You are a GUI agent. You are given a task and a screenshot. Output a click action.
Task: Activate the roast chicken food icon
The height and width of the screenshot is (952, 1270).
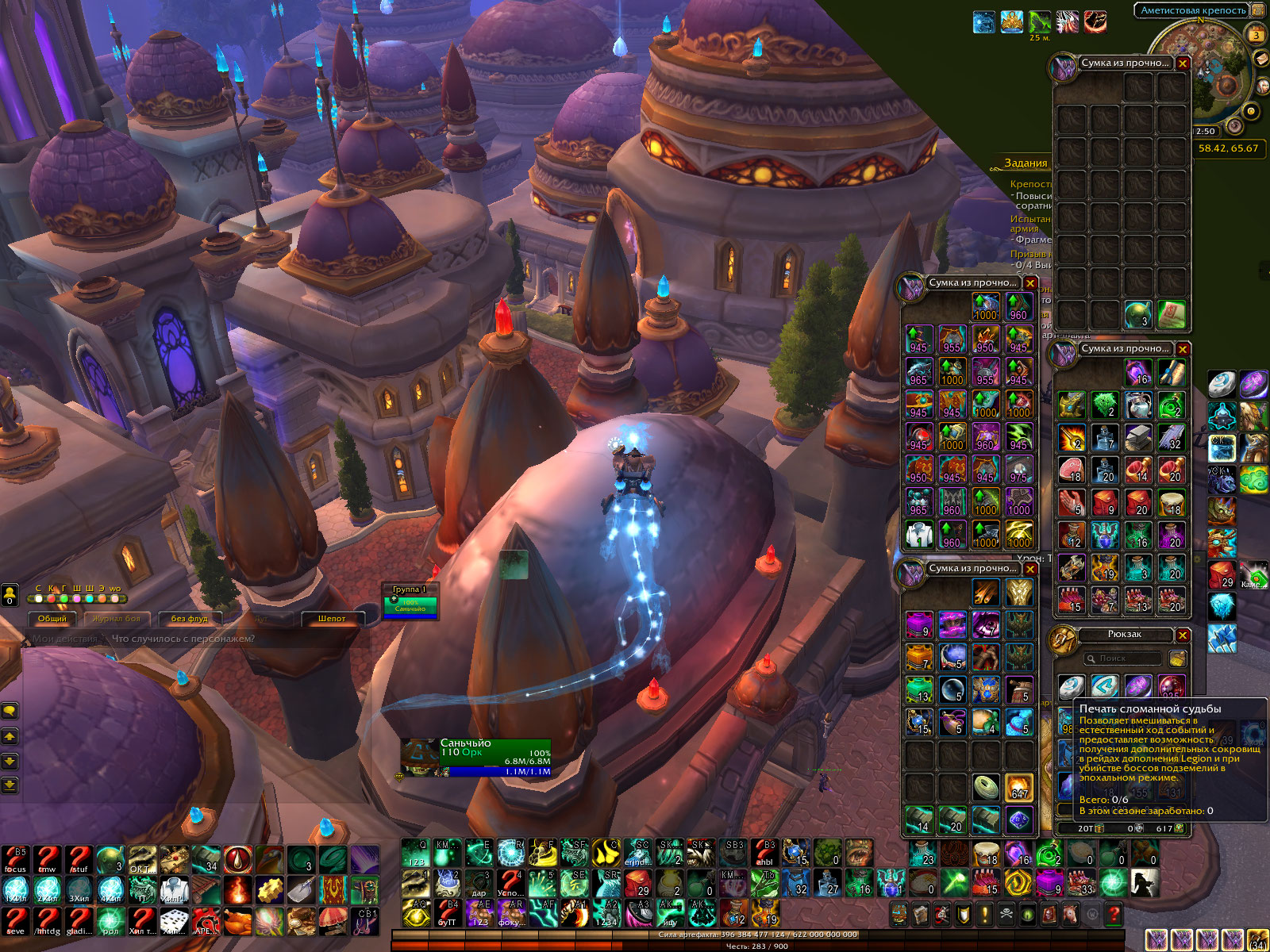pos(237,921)
